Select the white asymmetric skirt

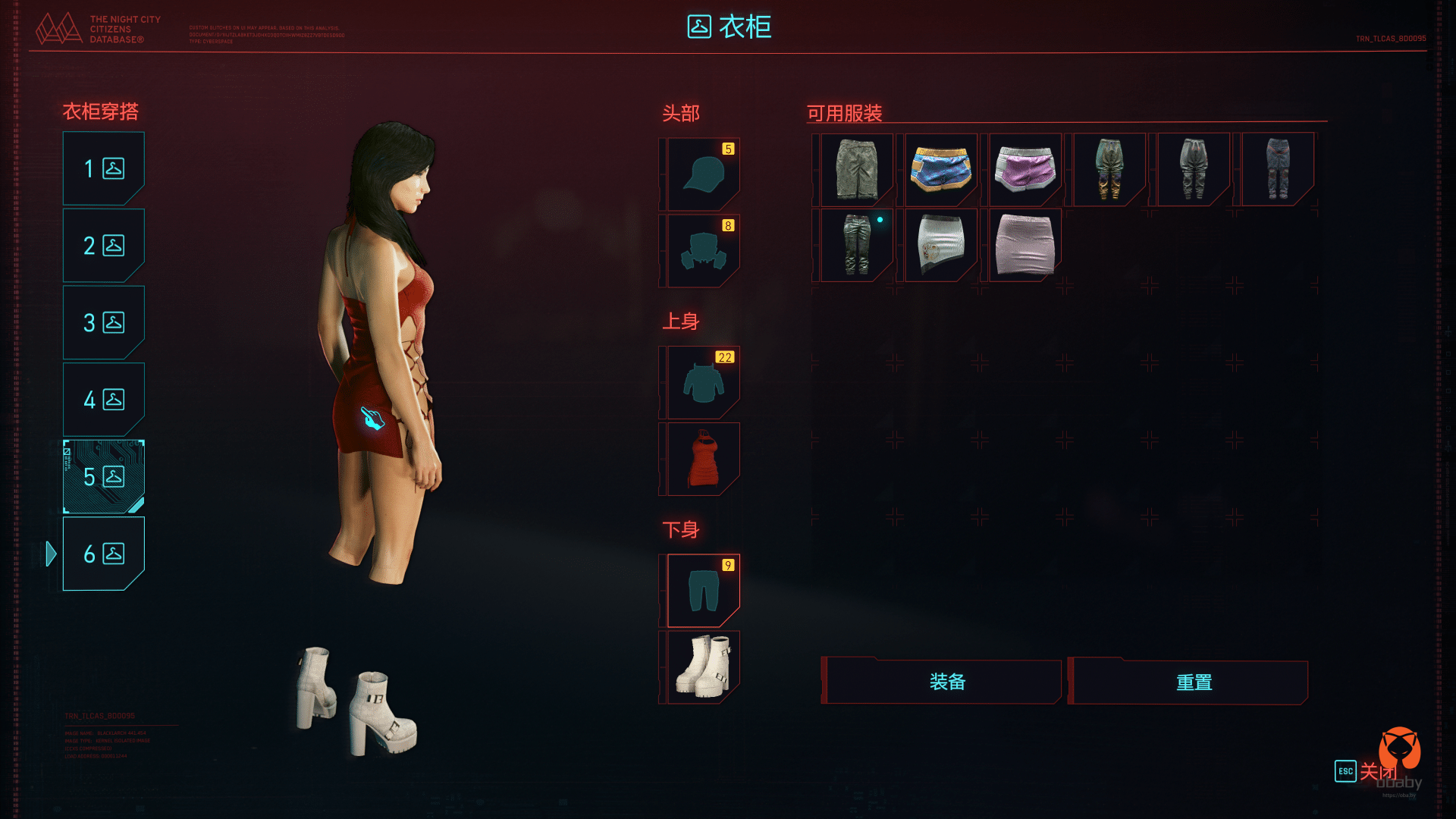(940, 245)
